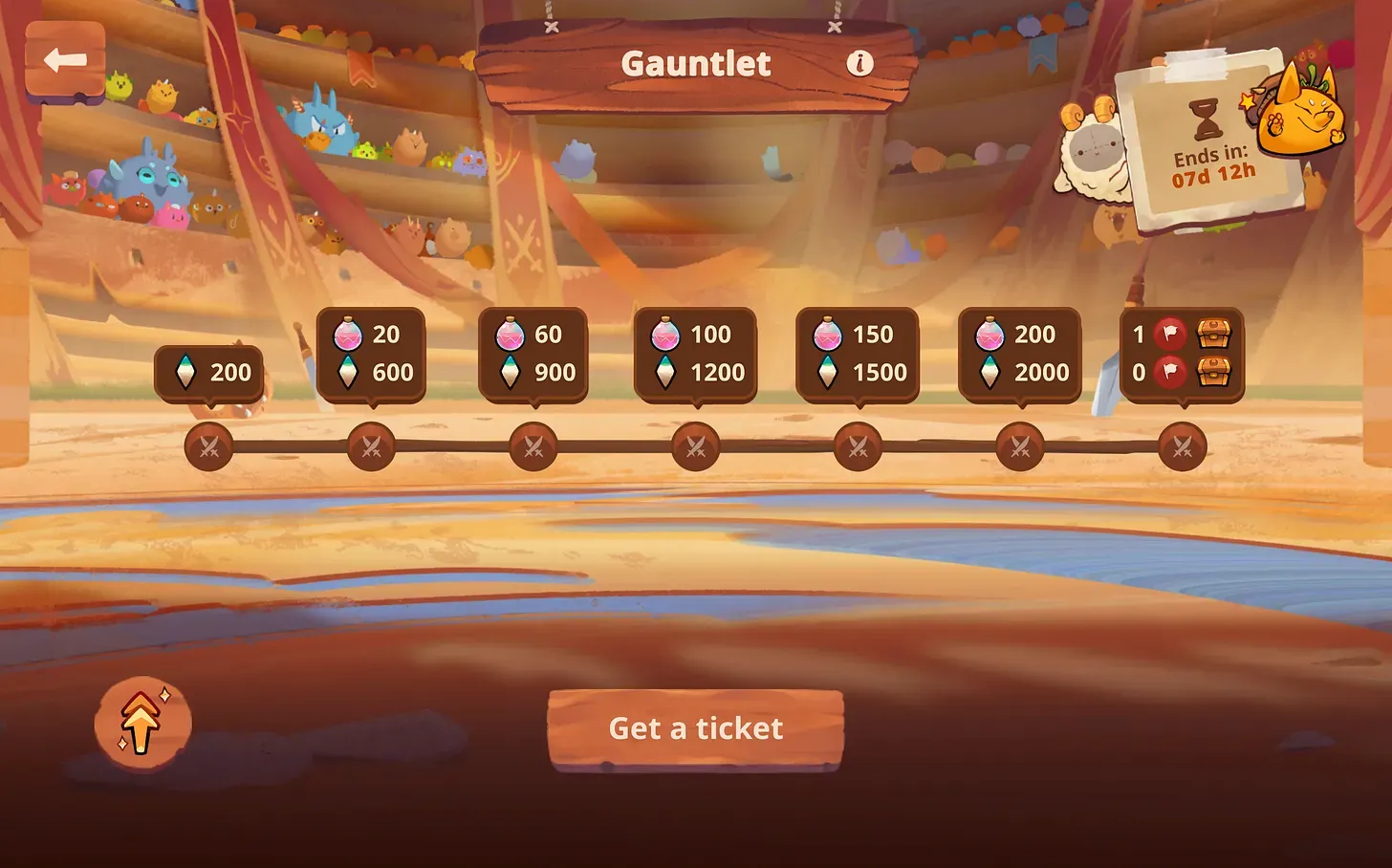
Task: Click the pink potion in the 20 reward
Action: (350, 335)
